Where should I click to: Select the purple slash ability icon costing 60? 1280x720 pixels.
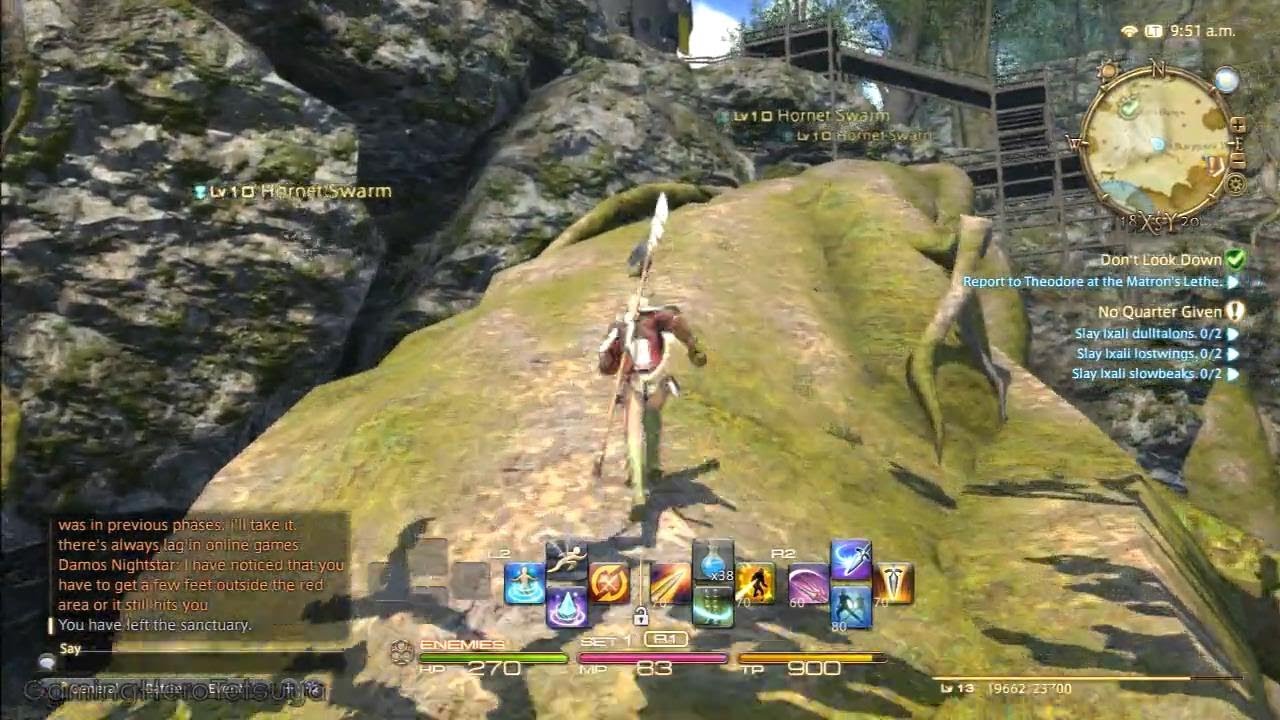[x=808, y=583]
